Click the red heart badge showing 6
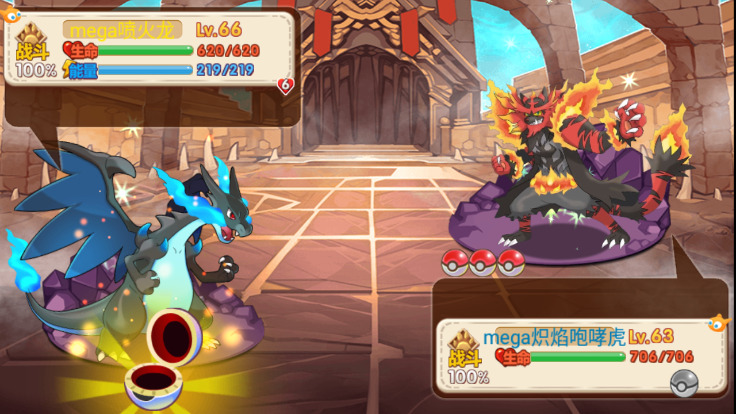Image resolution: width=736 pixels, height=414 pixels. coord(286,86)
